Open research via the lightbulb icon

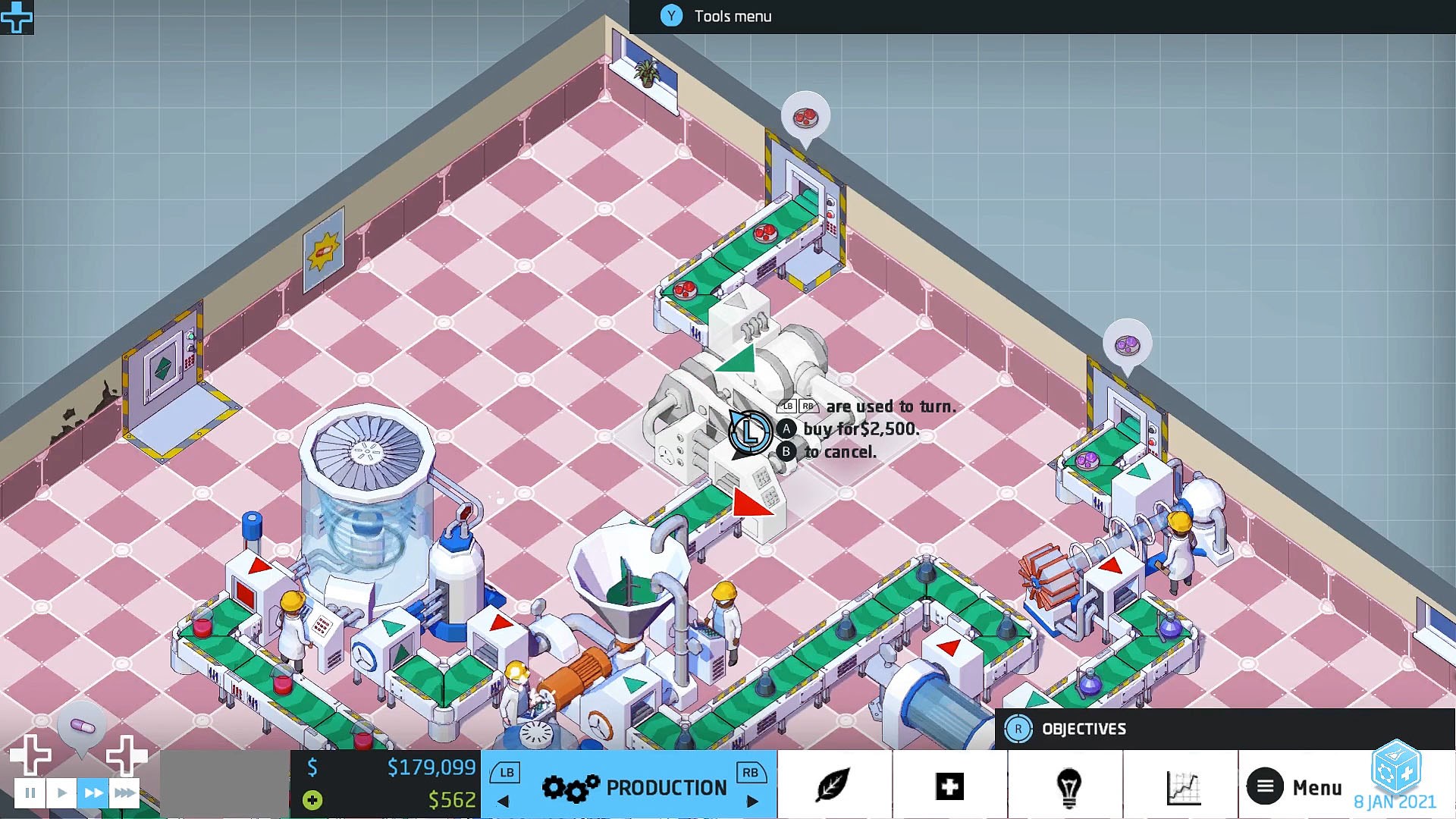click(x=1068, y=786)
